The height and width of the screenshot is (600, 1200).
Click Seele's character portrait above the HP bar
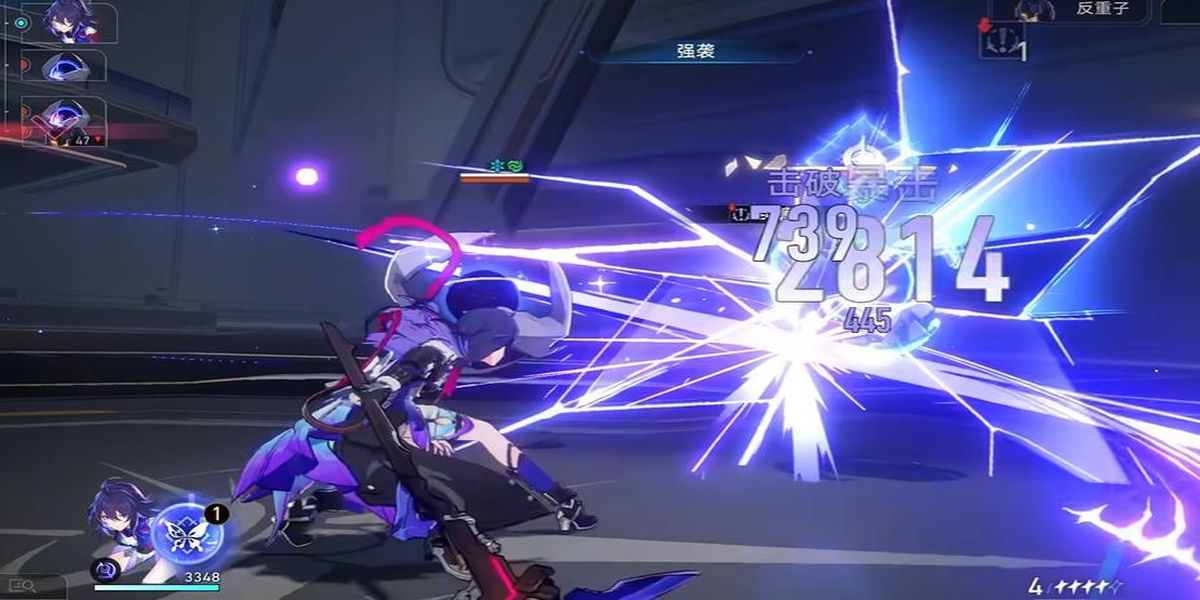click(120, 520)
